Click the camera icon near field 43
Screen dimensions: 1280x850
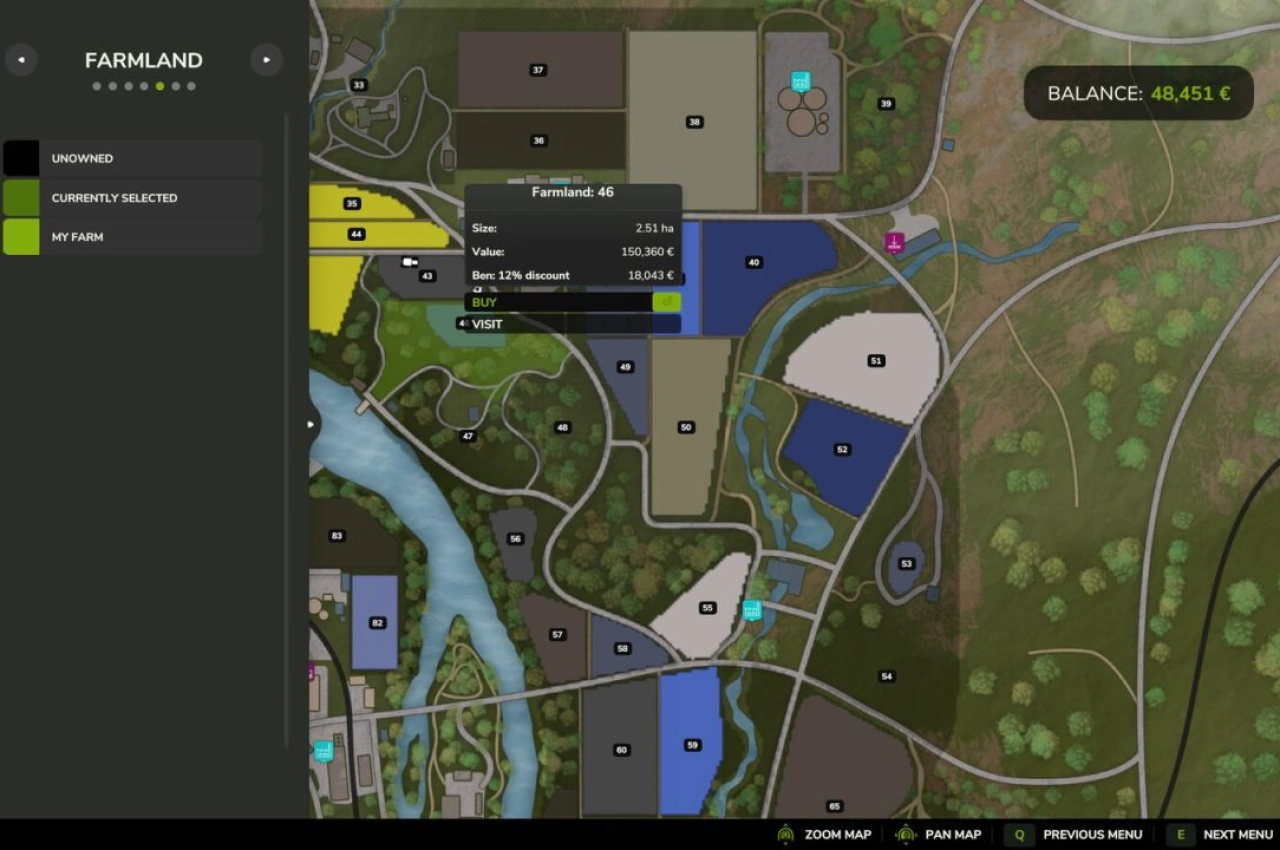point(407,261)
